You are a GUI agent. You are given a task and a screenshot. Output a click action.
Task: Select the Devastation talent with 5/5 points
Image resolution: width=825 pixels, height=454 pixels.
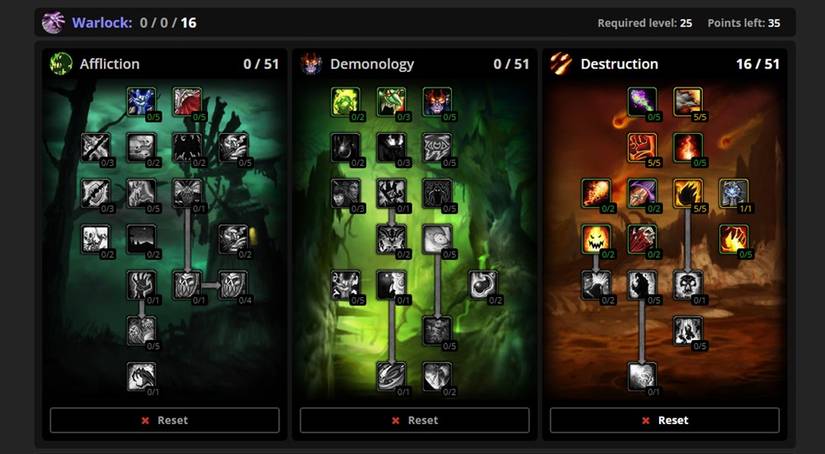point(687,193)
